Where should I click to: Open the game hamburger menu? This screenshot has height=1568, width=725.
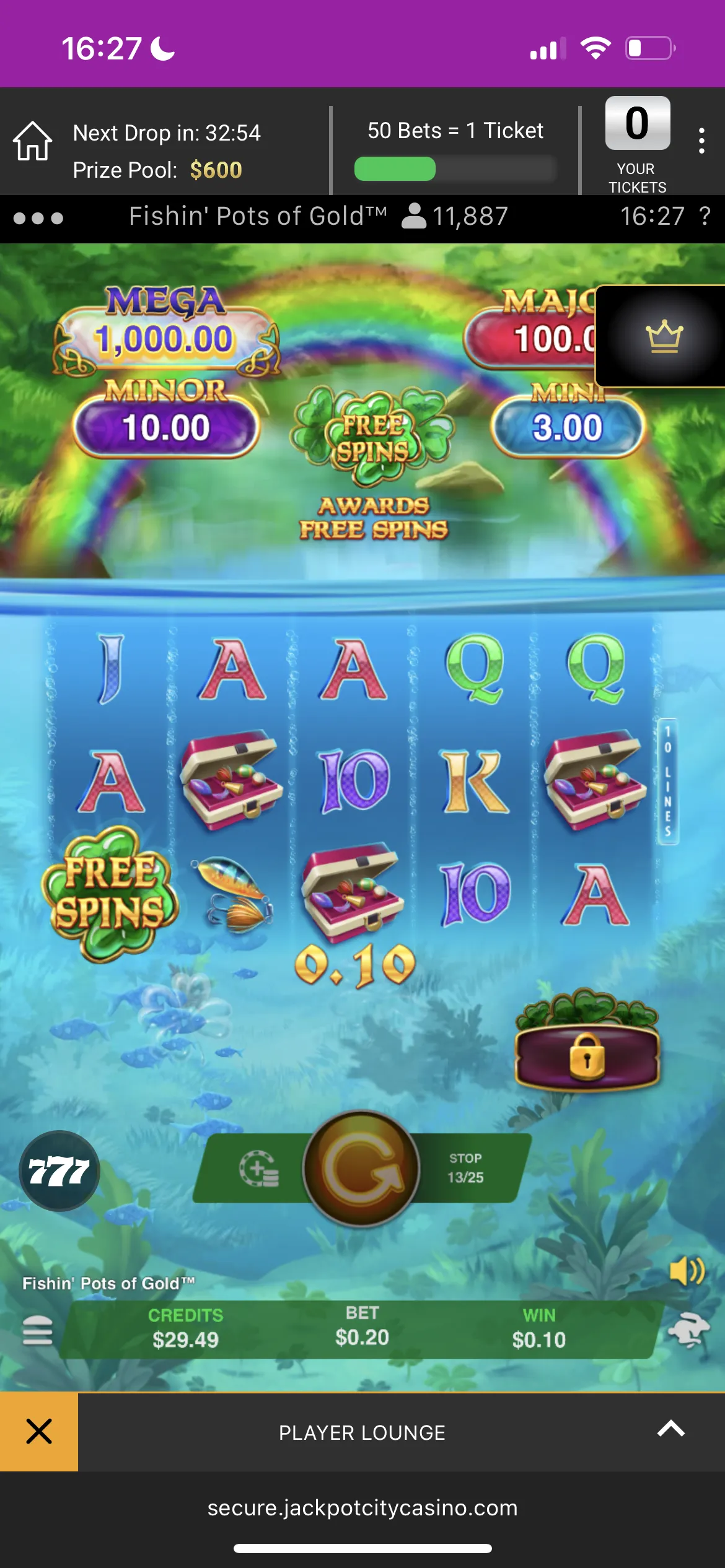coord(37,1330)
